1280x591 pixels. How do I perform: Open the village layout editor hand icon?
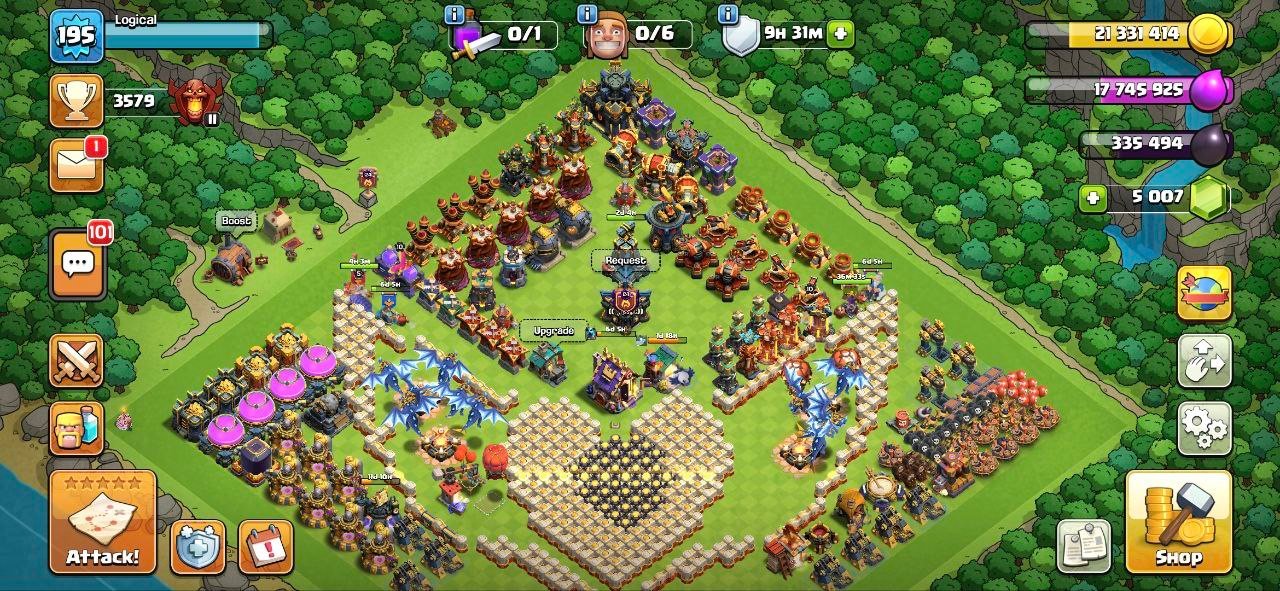[1204, 361]
